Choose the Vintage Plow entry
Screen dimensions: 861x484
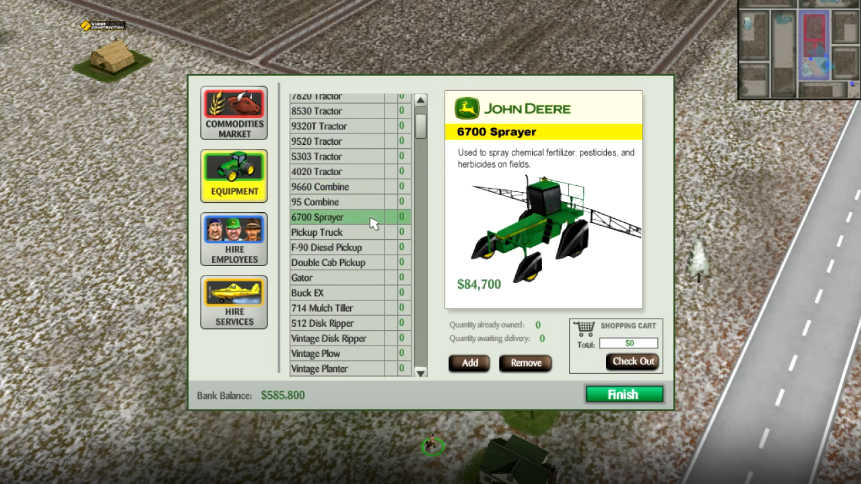337,354
